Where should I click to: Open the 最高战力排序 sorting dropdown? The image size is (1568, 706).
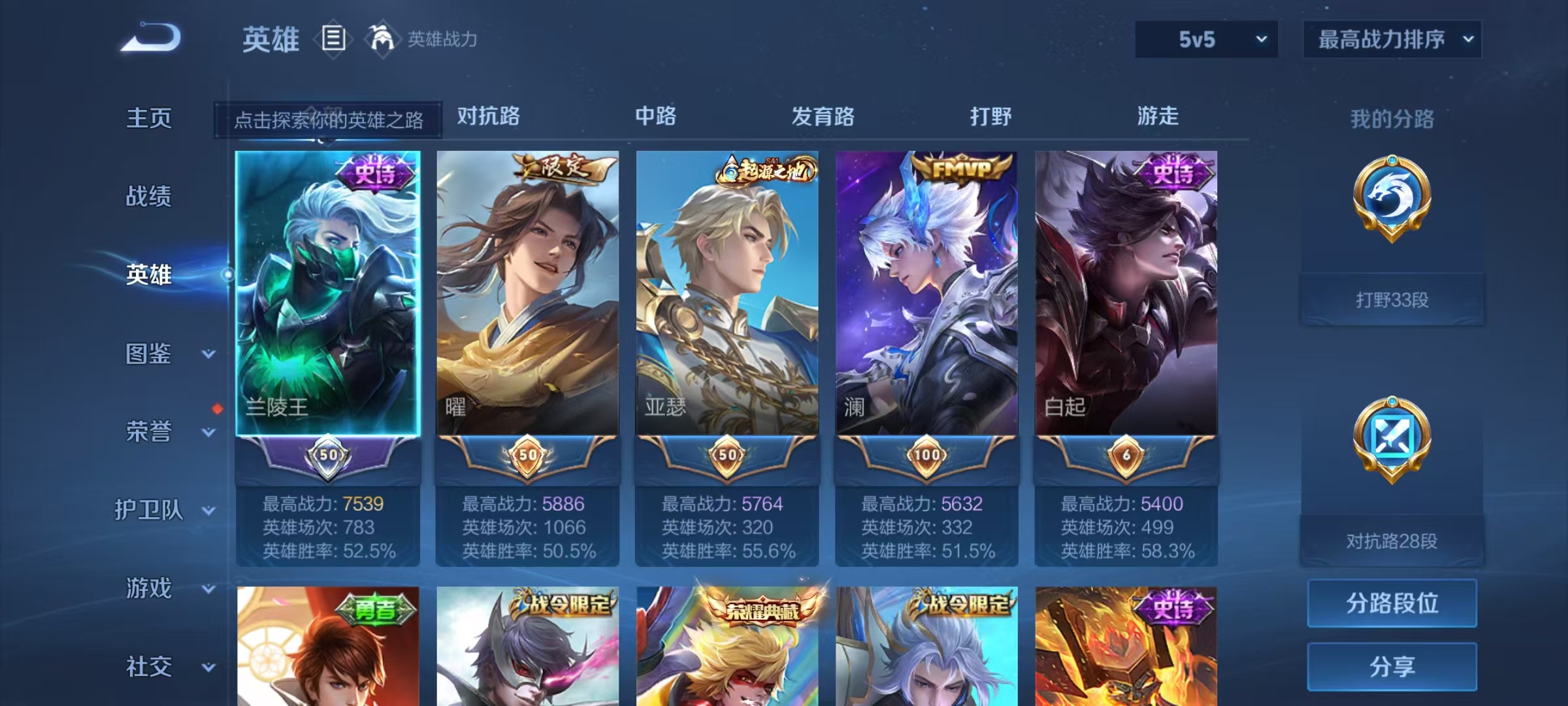tap(1392, 39)
